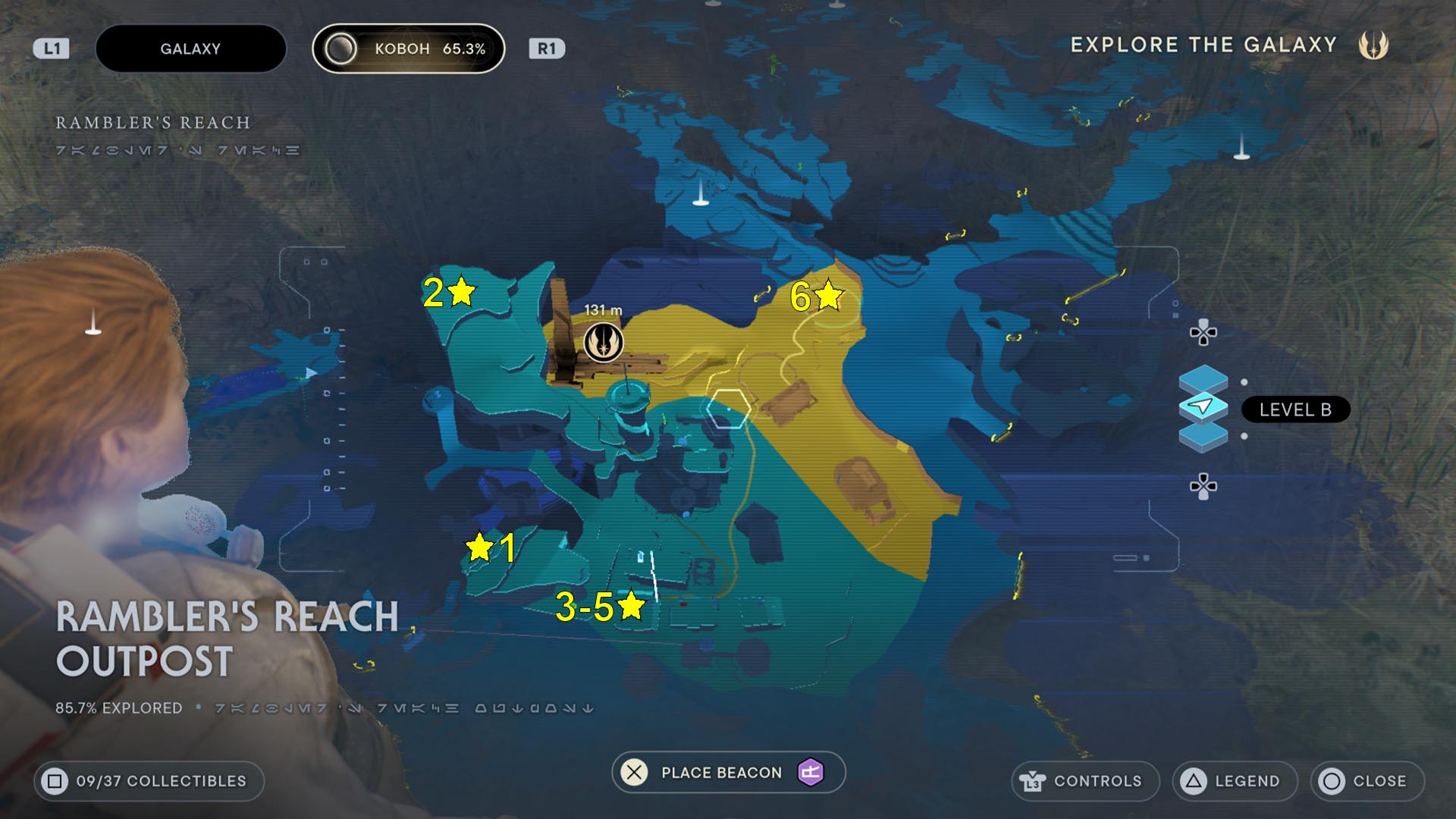This screenshot has height=819, width=1456.
Task: Select the KOBOH planet tab
Action: (x=408, y=49)
